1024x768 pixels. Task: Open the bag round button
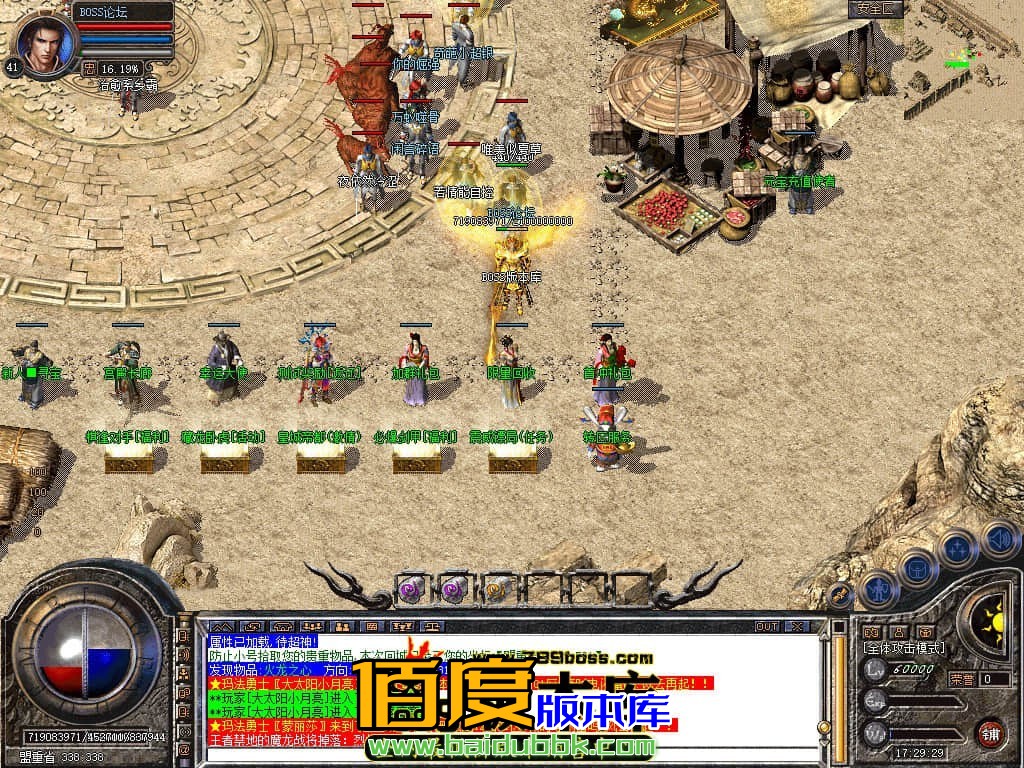[x=917, y=570]
